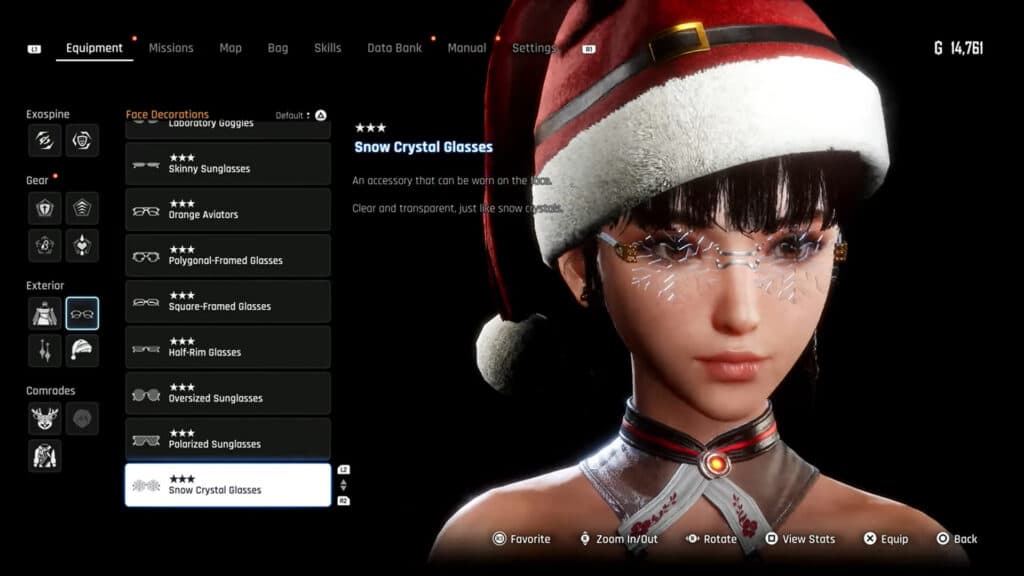Open the earrings exterior slot
1024x576 pixels.
tap(45, 351)
